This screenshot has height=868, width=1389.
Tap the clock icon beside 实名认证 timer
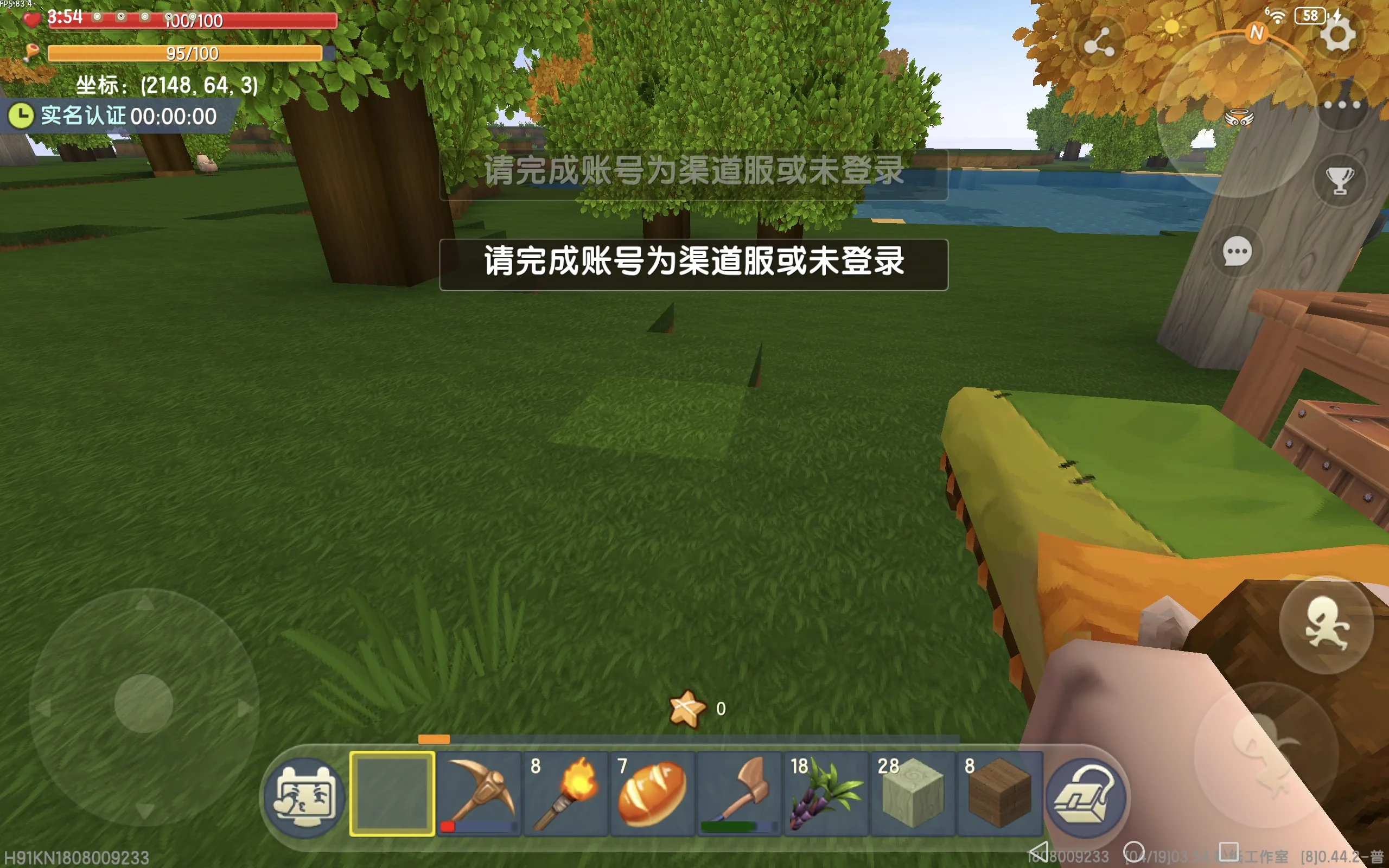pos(21,115)
